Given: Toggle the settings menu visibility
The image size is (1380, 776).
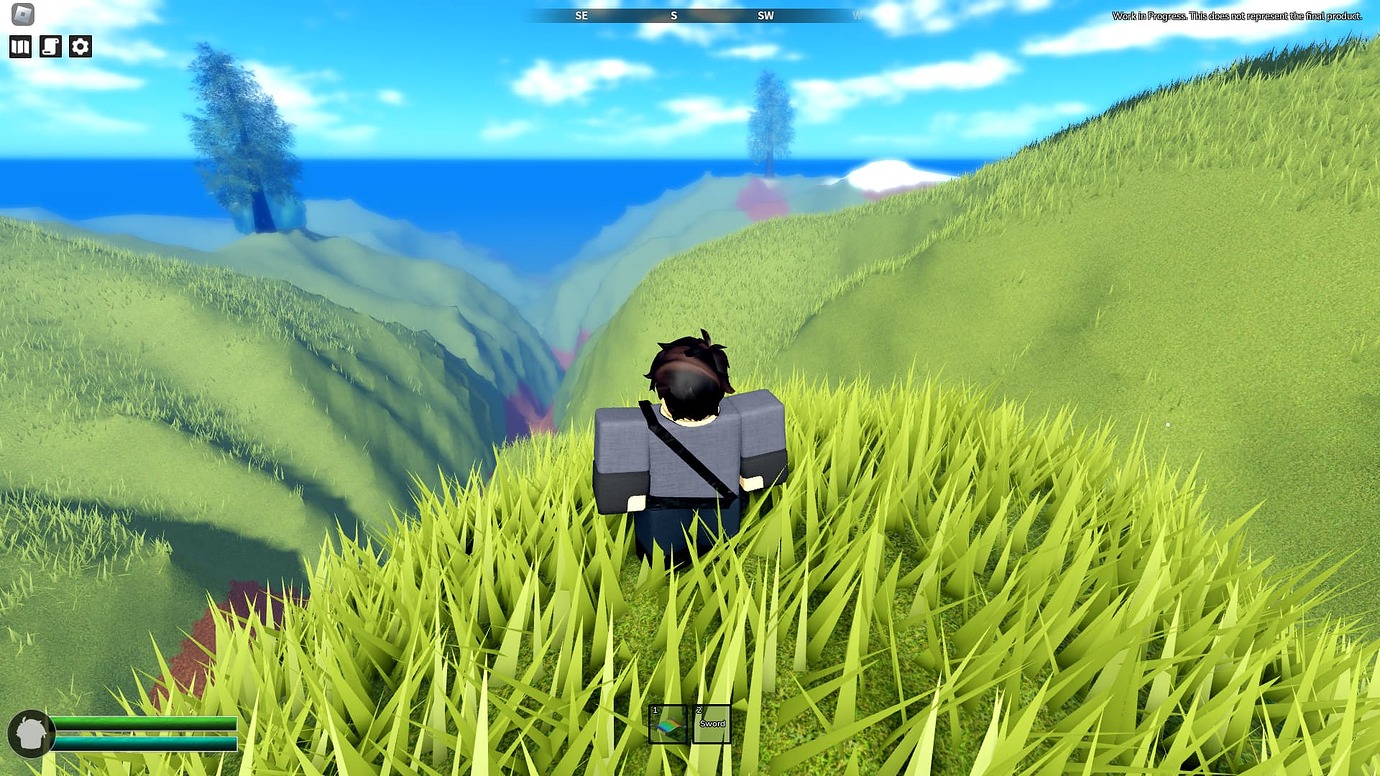Looking at the screenshot, I should pyautogui.click(x=80, y=46).
